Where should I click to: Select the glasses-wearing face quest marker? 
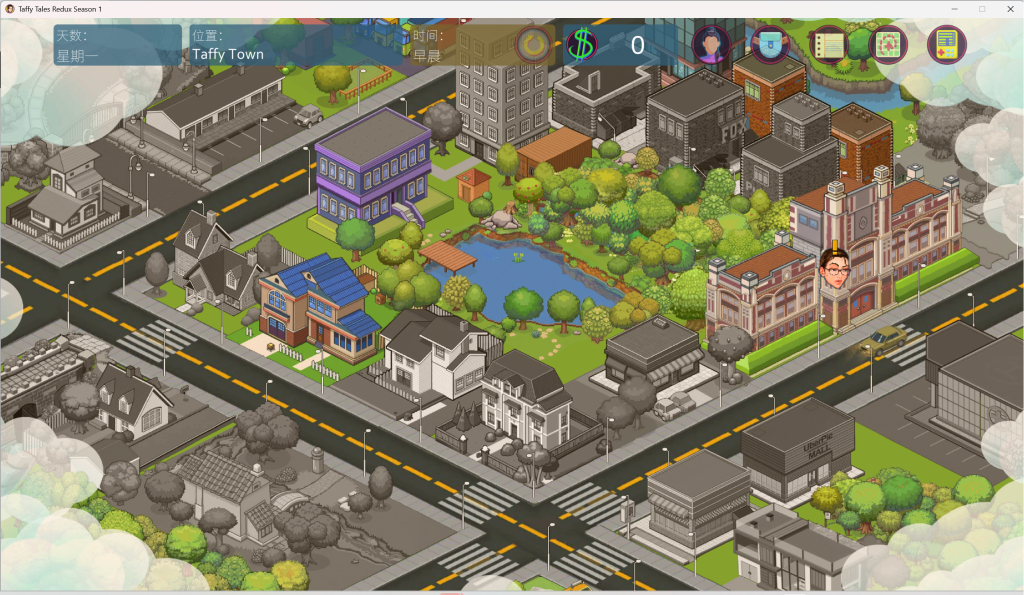pos(834,268)
